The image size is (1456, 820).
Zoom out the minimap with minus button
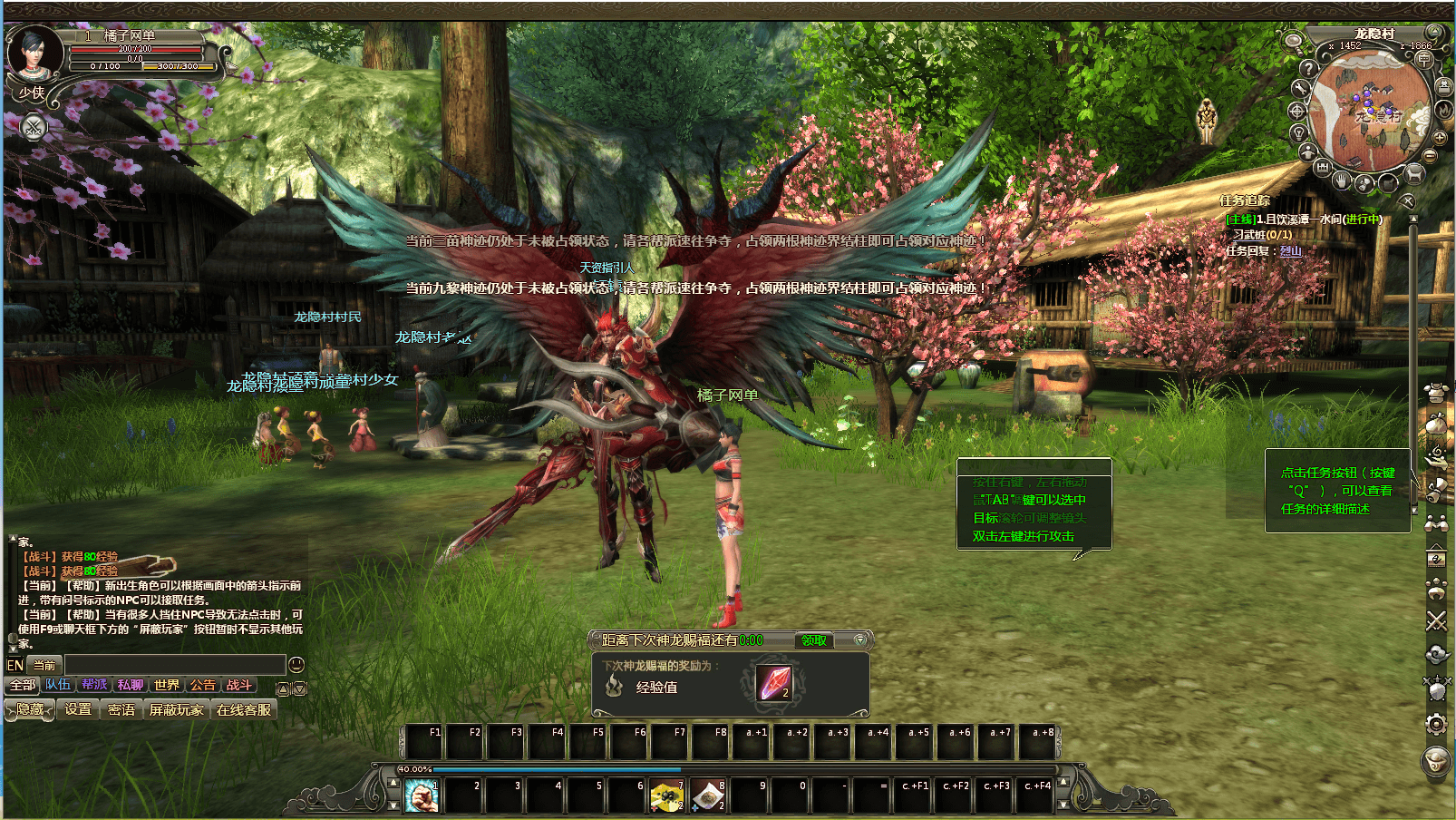tap(1431, 156)
